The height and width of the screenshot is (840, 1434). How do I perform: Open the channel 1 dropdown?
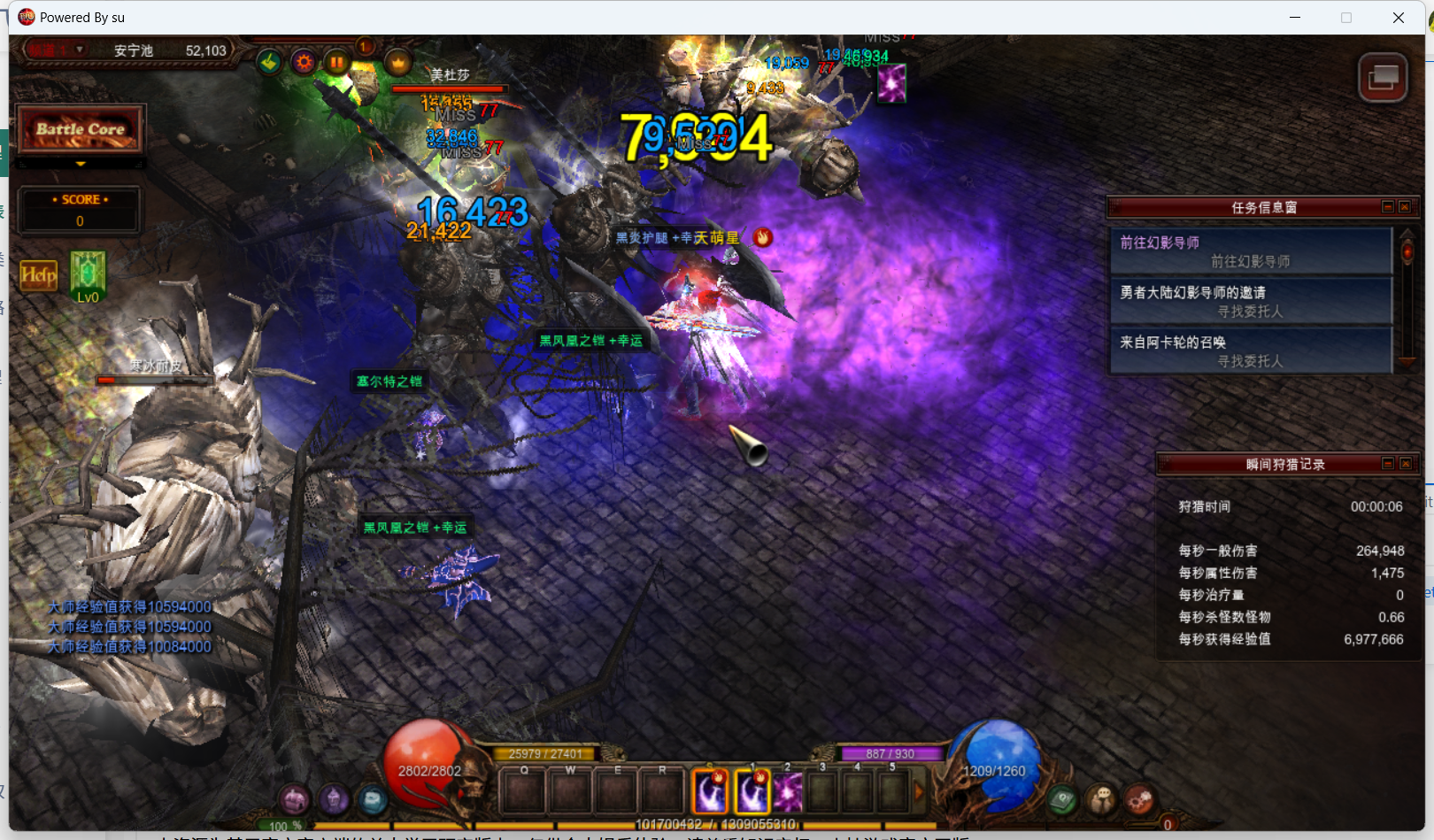80,50
